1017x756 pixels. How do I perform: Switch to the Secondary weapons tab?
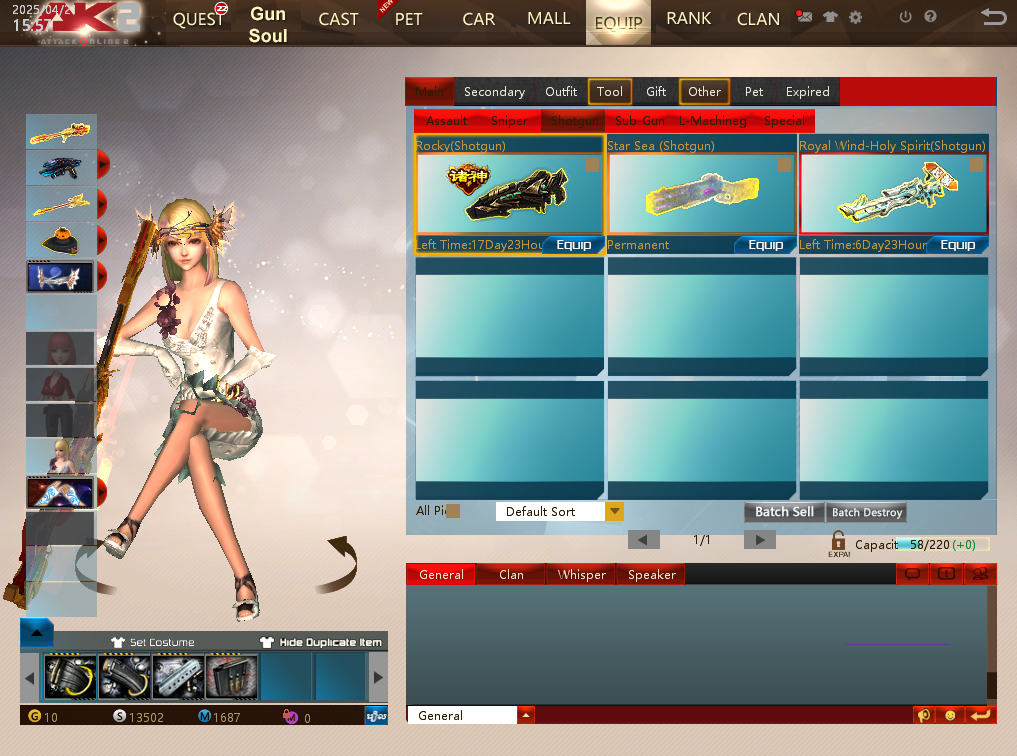coord(494,92)
